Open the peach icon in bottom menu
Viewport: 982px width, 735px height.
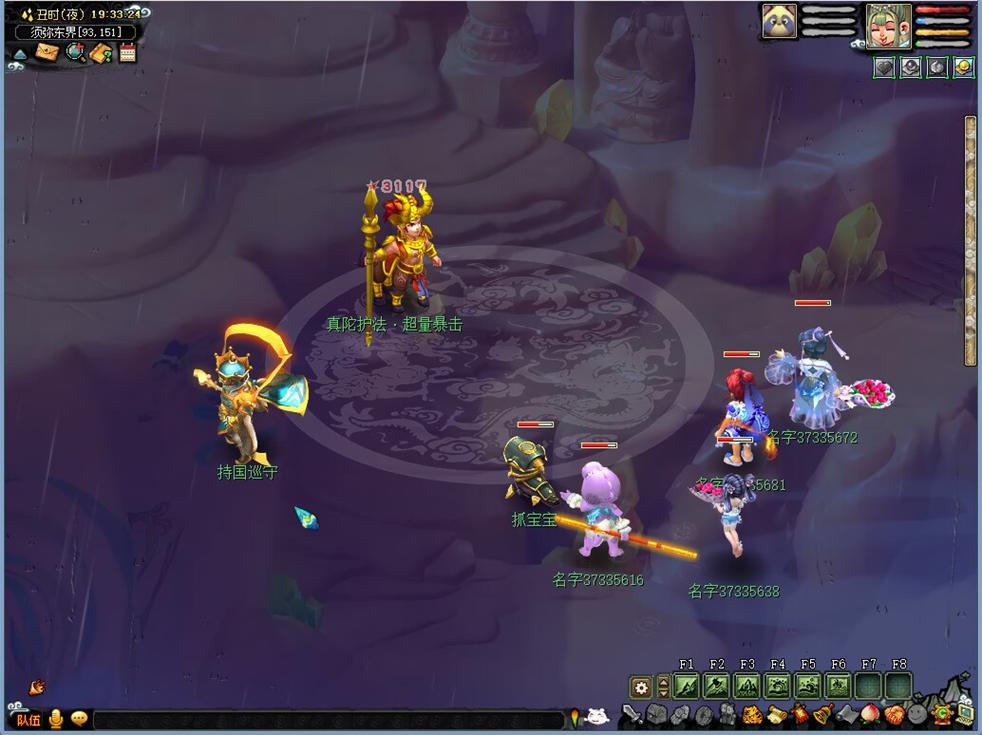point(868,714)
